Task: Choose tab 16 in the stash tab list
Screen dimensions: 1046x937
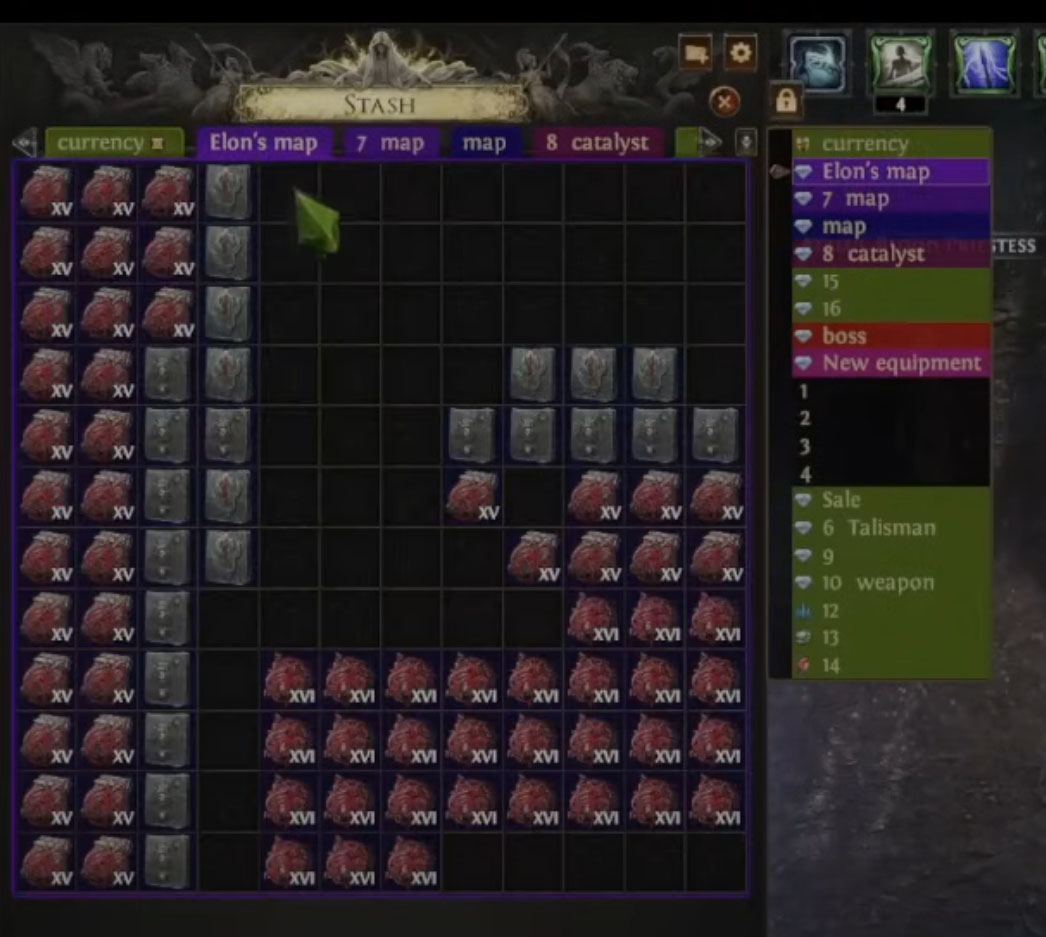Action: coord(892,309)
